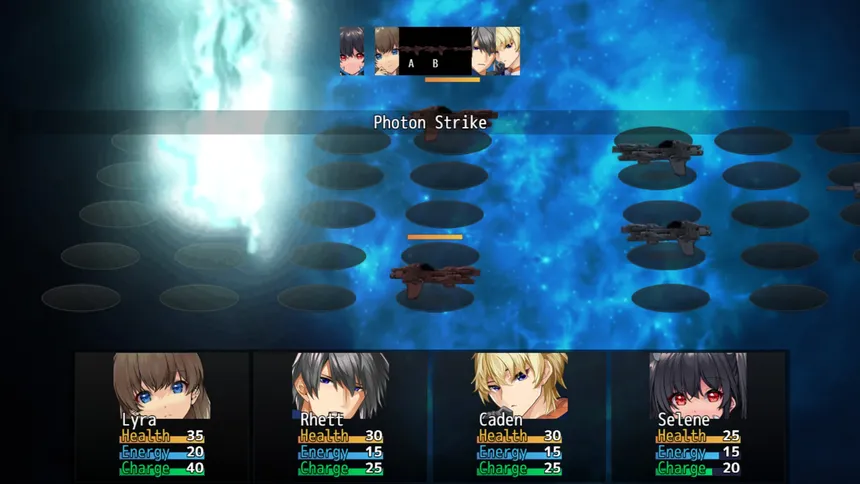Image resolution: width=860 pixels, height=484 pixels.
Task: Click Lyra's portrait in the turn order
Action: pyautogui.click(x=387, y=51)
